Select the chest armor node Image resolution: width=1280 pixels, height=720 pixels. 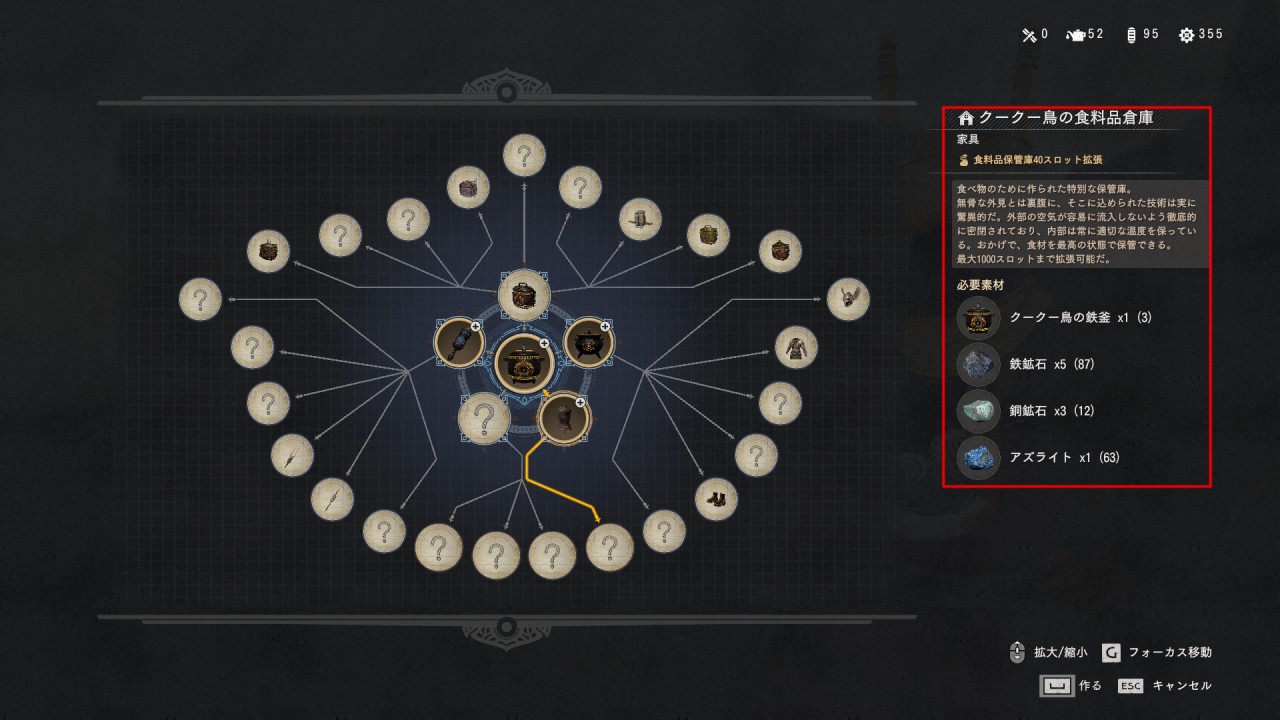796,347
